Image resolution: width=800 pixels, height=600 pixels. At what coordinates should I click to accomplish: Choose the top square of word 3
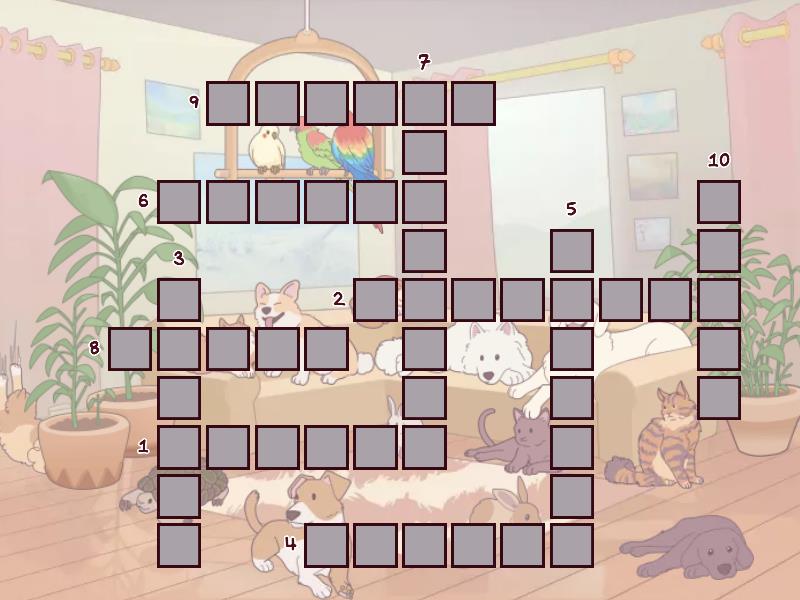coord(179,299)
